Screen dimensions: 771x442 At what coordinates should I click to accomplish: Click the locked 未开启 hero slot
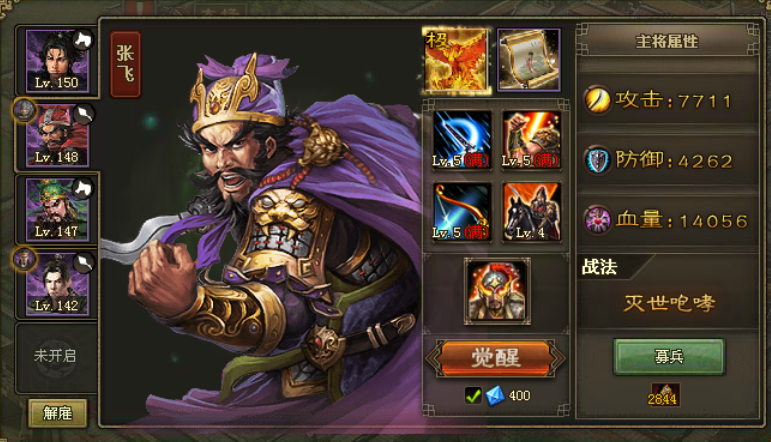[56, 356]
